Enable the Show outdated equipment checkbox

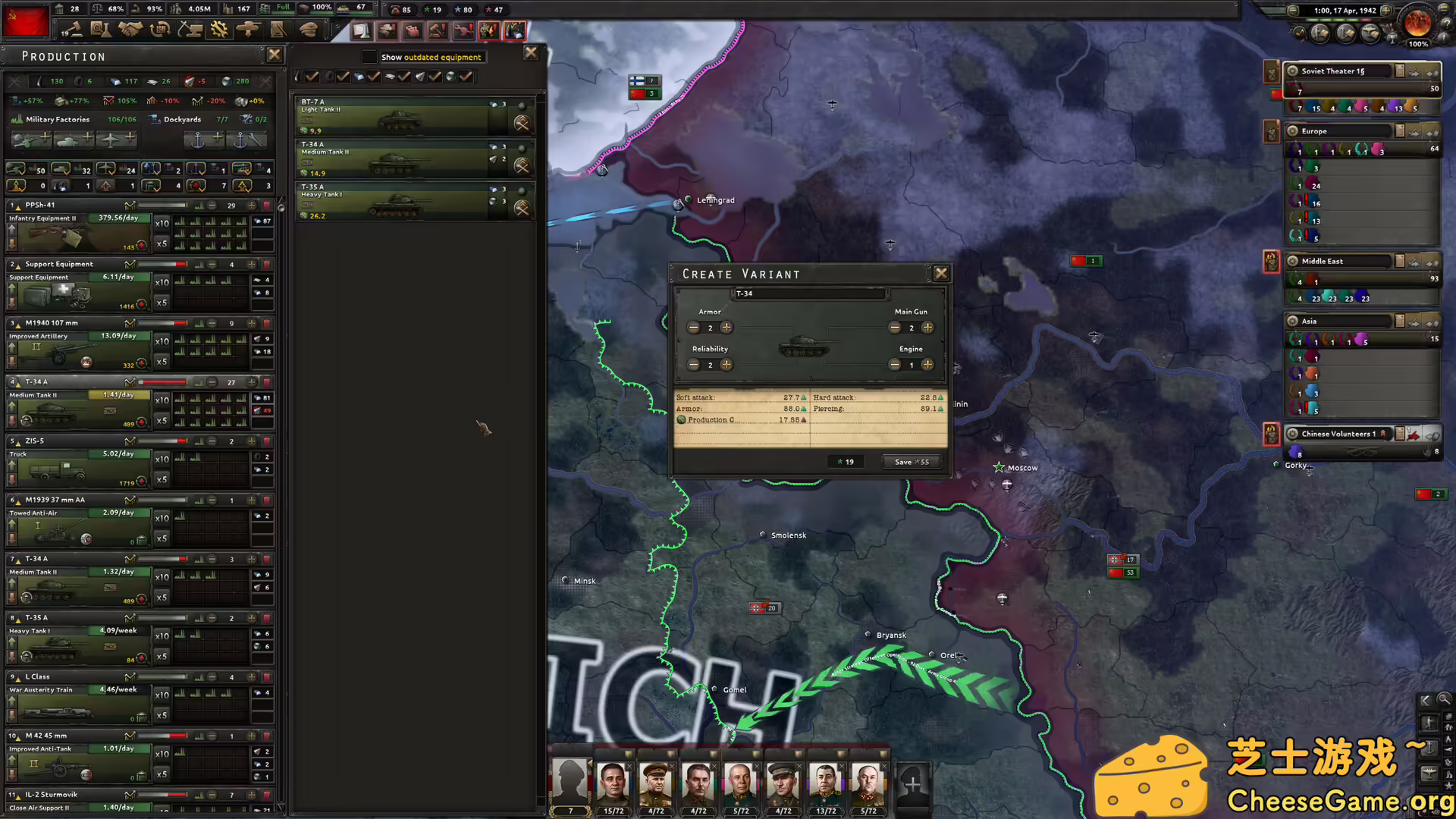370,56
